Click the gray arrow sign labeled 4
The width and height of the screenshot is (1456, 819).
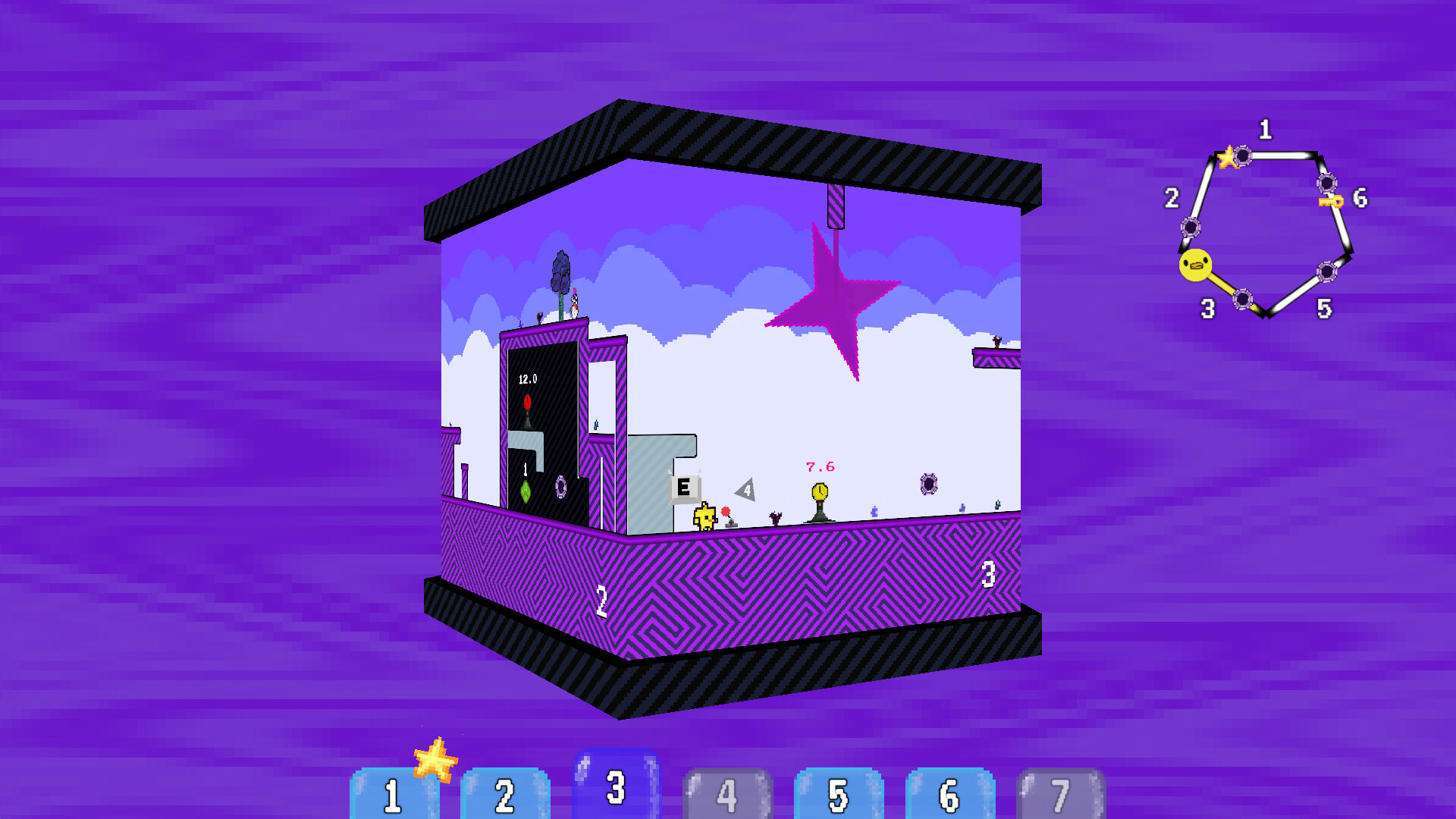tap(747, 490)
